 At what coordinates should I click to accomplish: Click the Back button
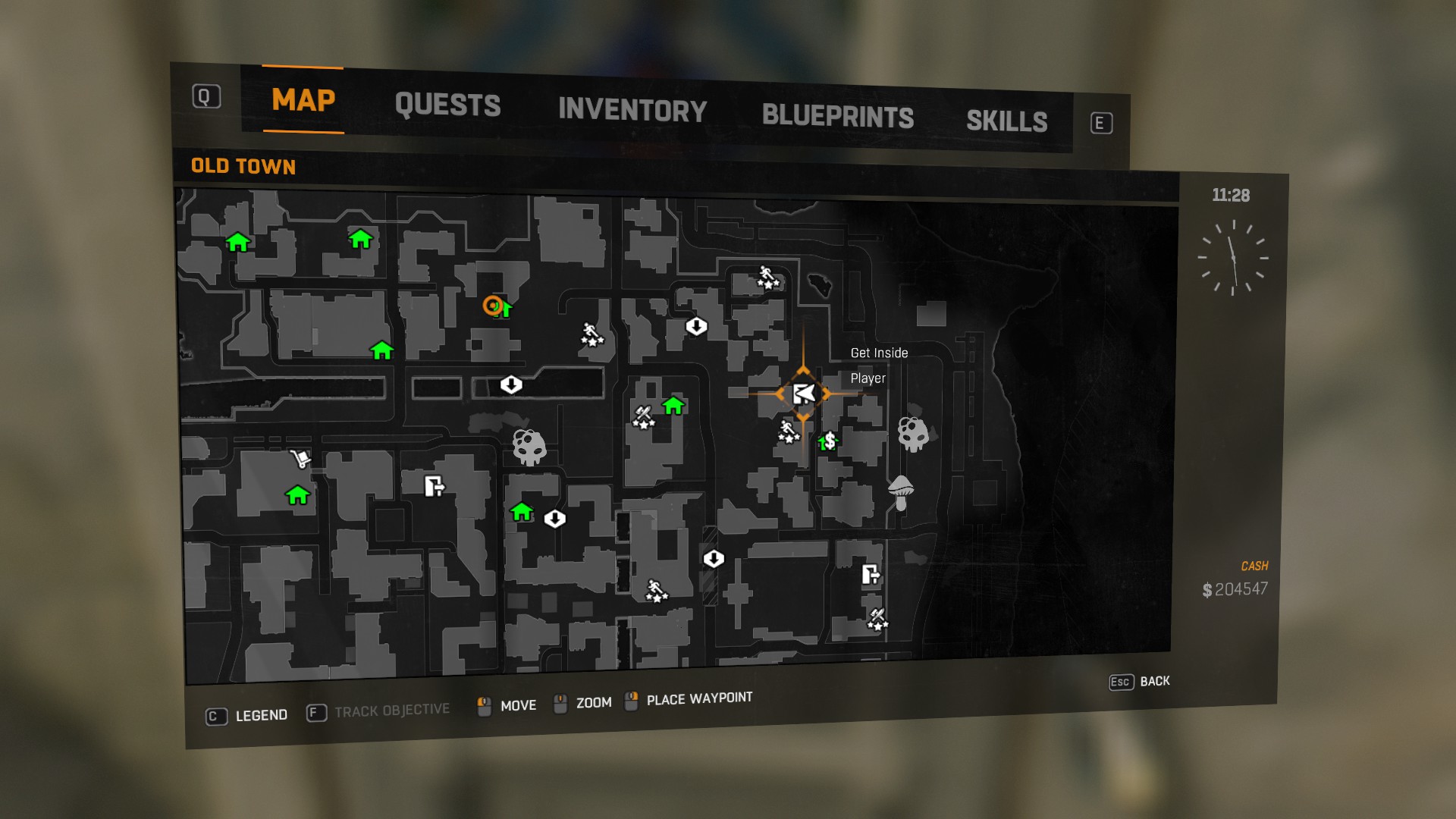click(x=1140, y=681)
